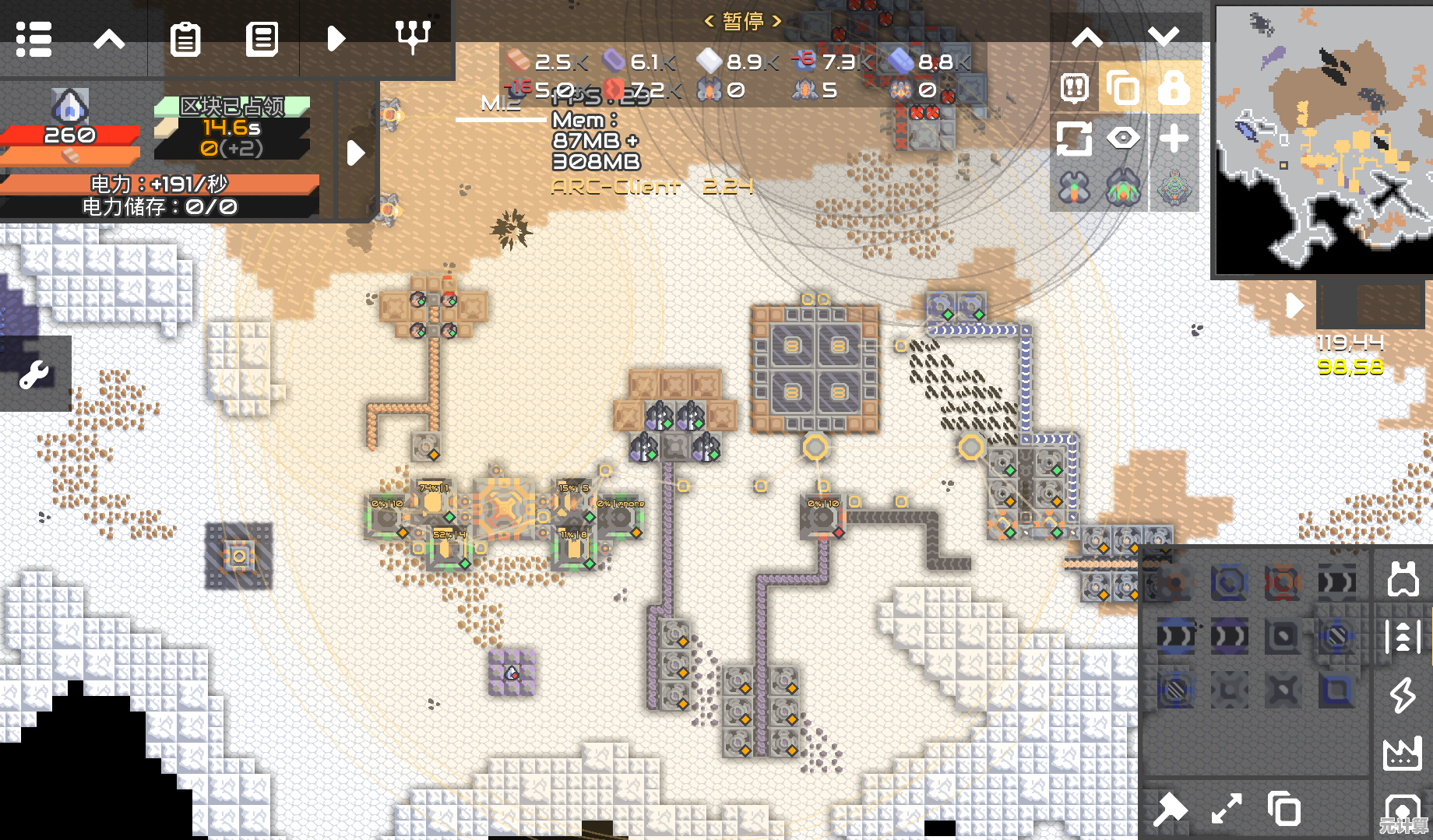This screenshot has height=840, width=1433.
Task: Collapse the panel with the top-right up chevron
Action: 1087,37
